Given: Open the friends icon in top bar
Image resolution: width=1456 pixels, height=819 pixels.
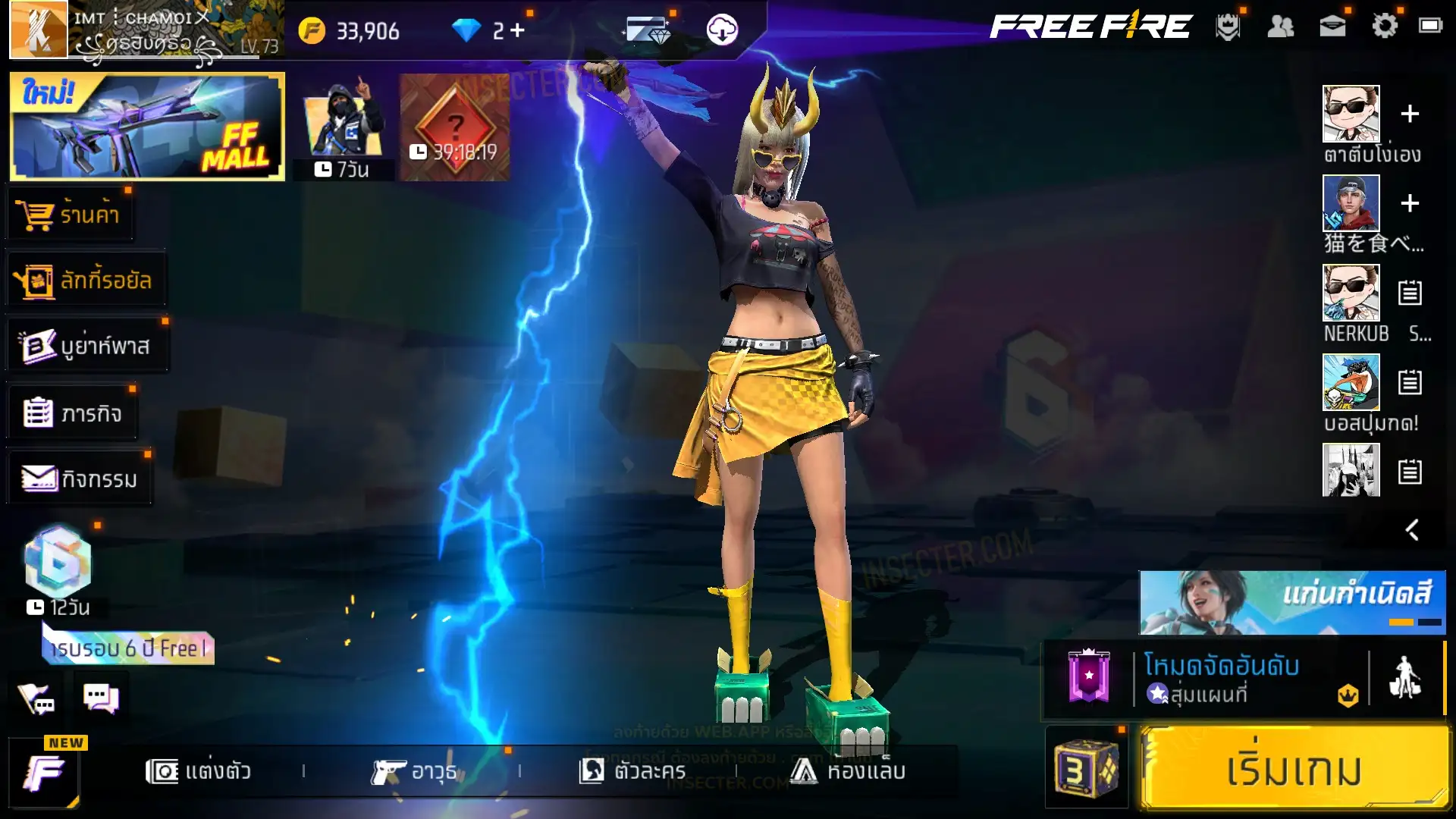Looking at the screenshot, I should [1280, 27].
